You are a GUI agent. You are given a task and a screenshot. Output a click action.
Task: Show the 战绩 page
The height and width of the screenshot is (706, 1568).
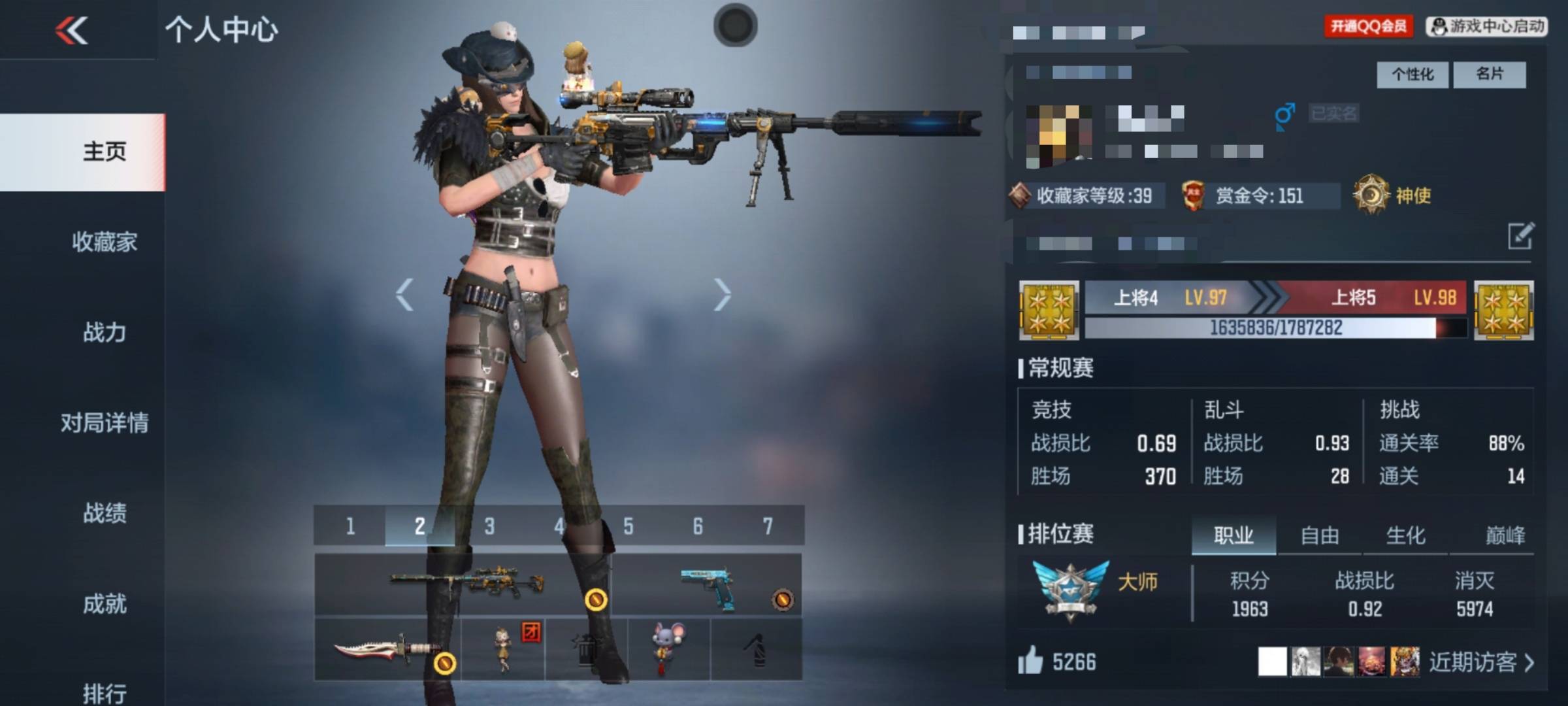pos(105,513)
